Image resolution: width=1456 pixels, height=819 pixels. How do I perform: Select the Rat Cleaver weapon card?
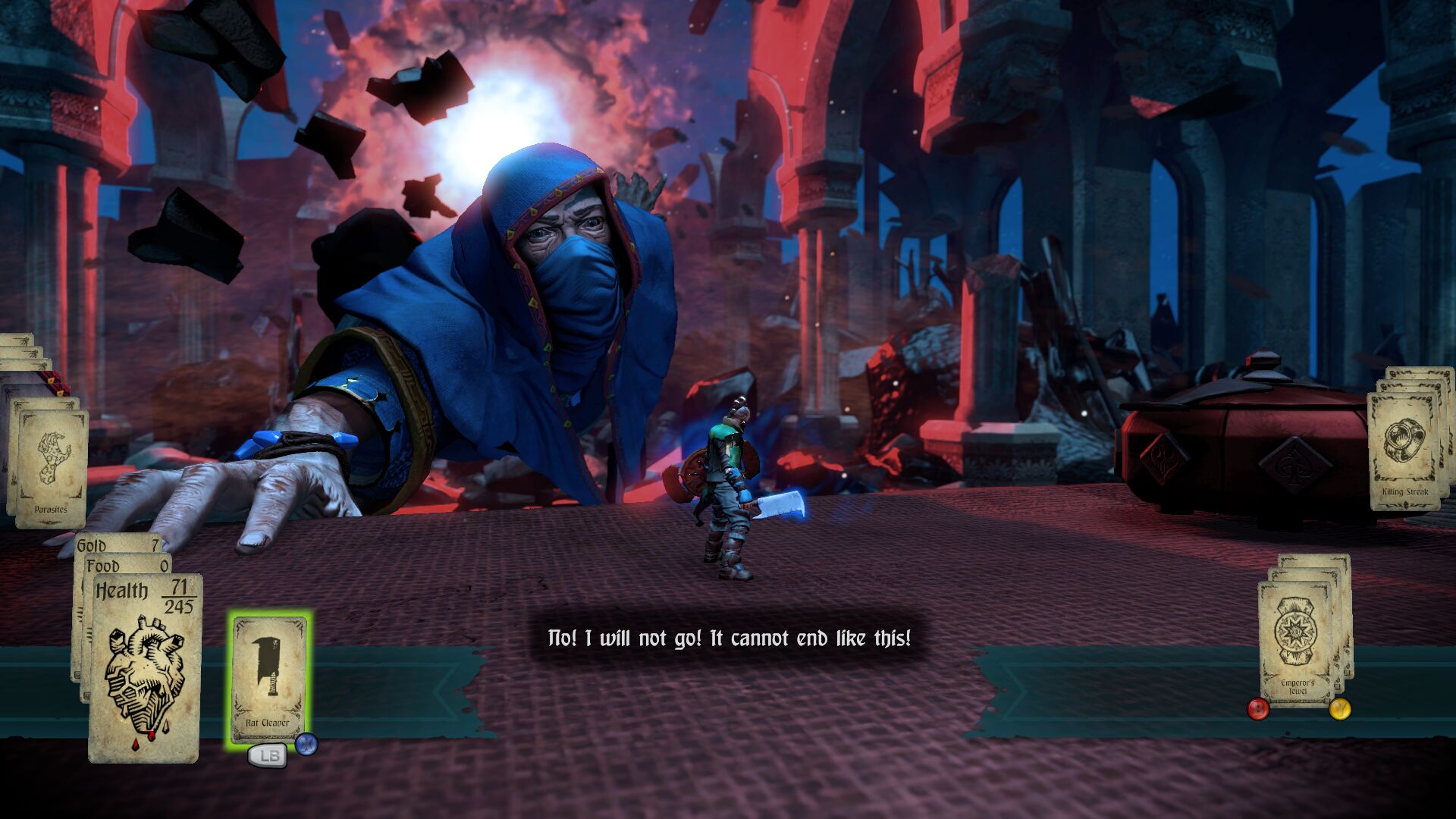tap(269, 676)
